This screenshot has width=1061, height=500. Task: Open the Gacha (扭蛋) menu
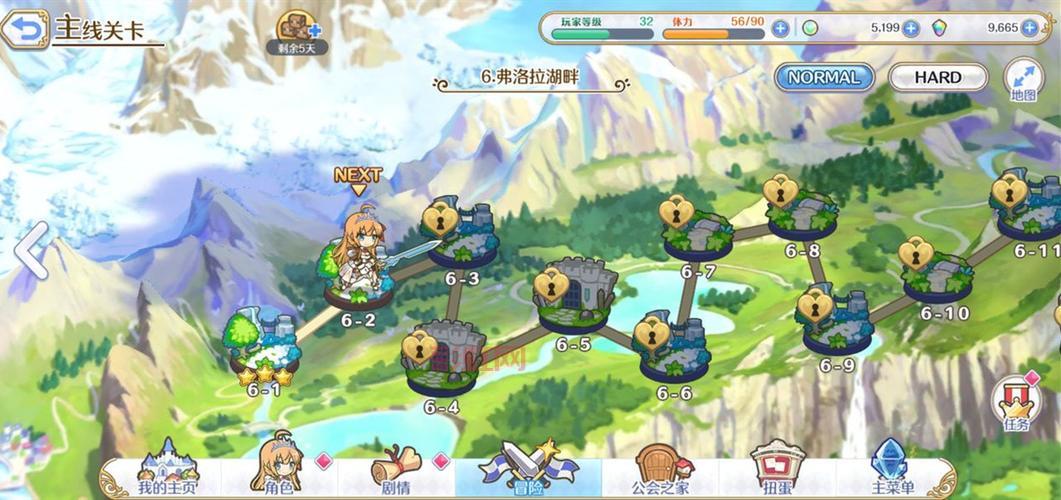777,470
